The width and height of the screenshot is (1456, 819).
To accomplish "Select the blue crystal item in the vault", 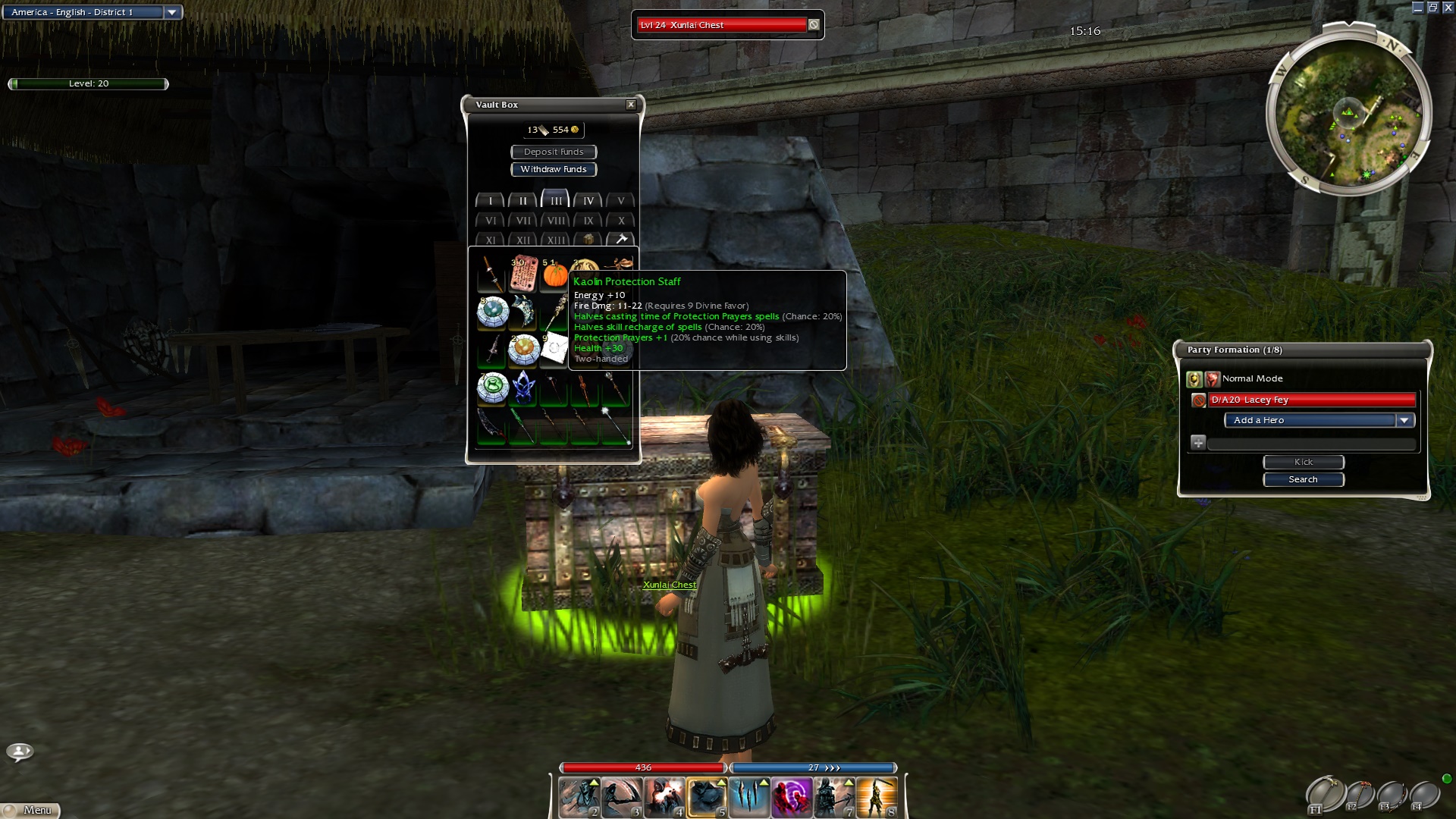I will tap(523, 388).
